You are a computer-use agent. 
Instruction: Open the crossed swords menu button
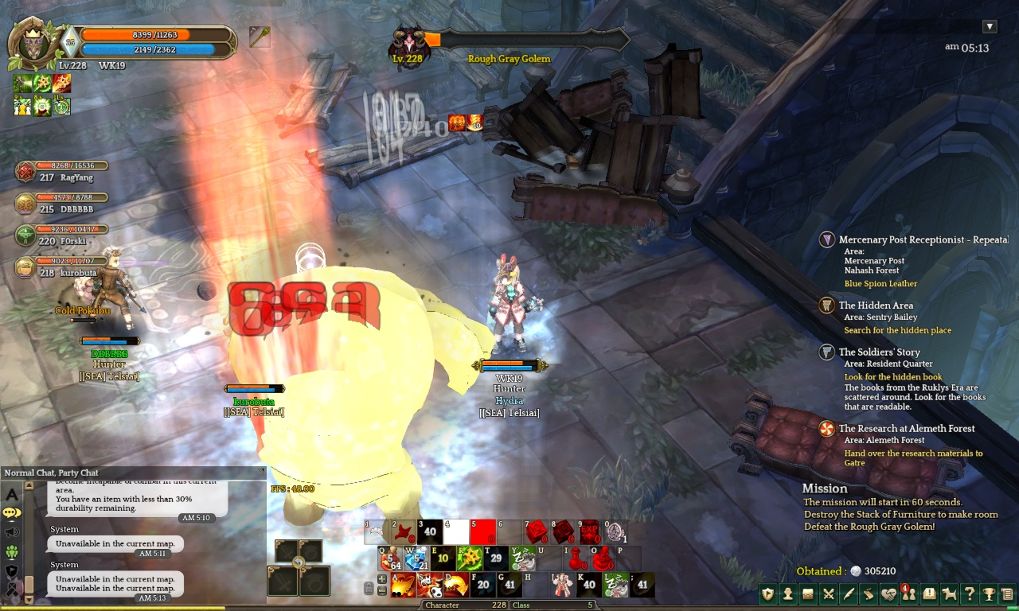pyautogui.click(x=828, y=594)
